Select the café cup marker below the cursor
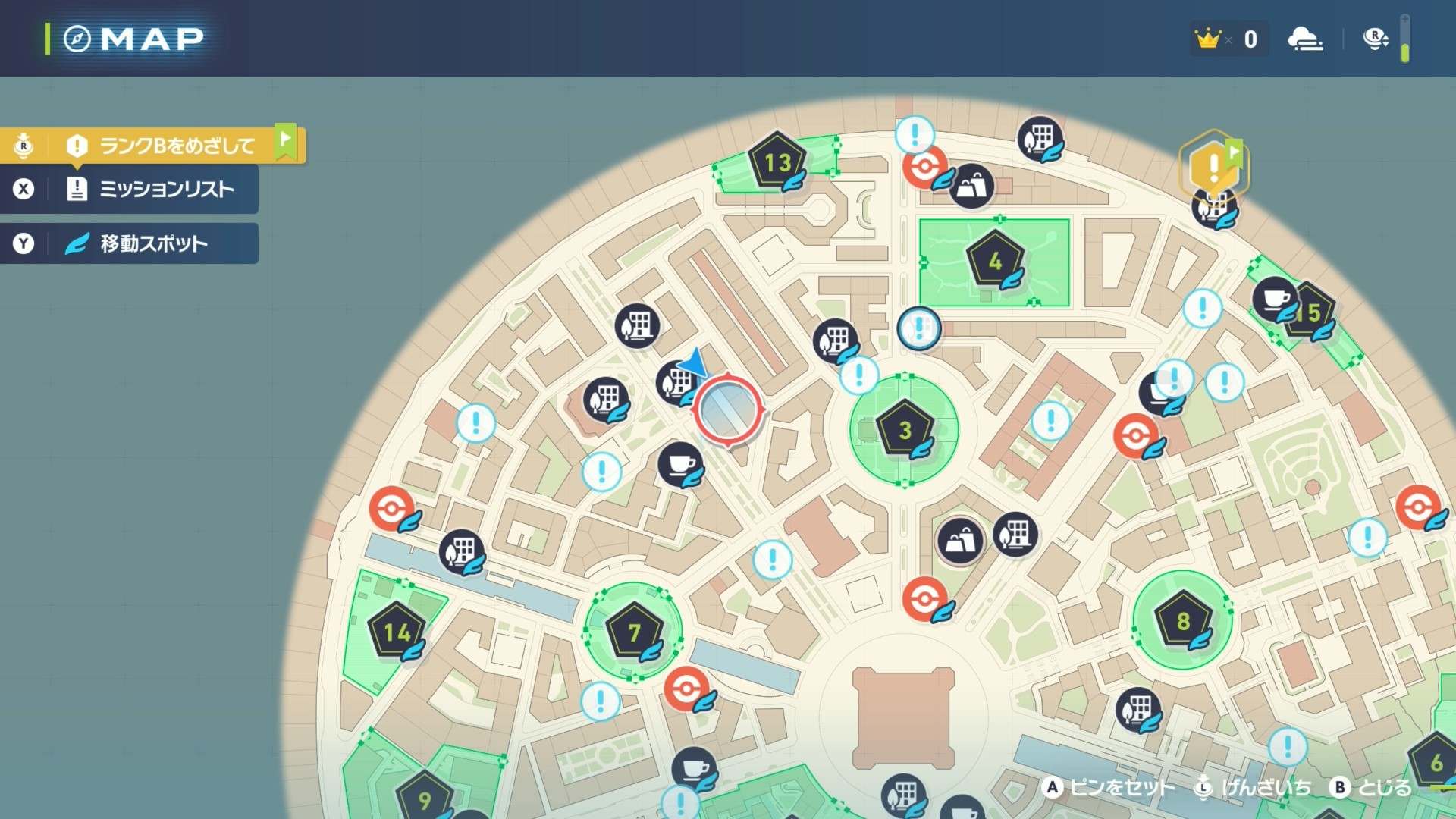The image size is (1456, 819). [679, 463]
